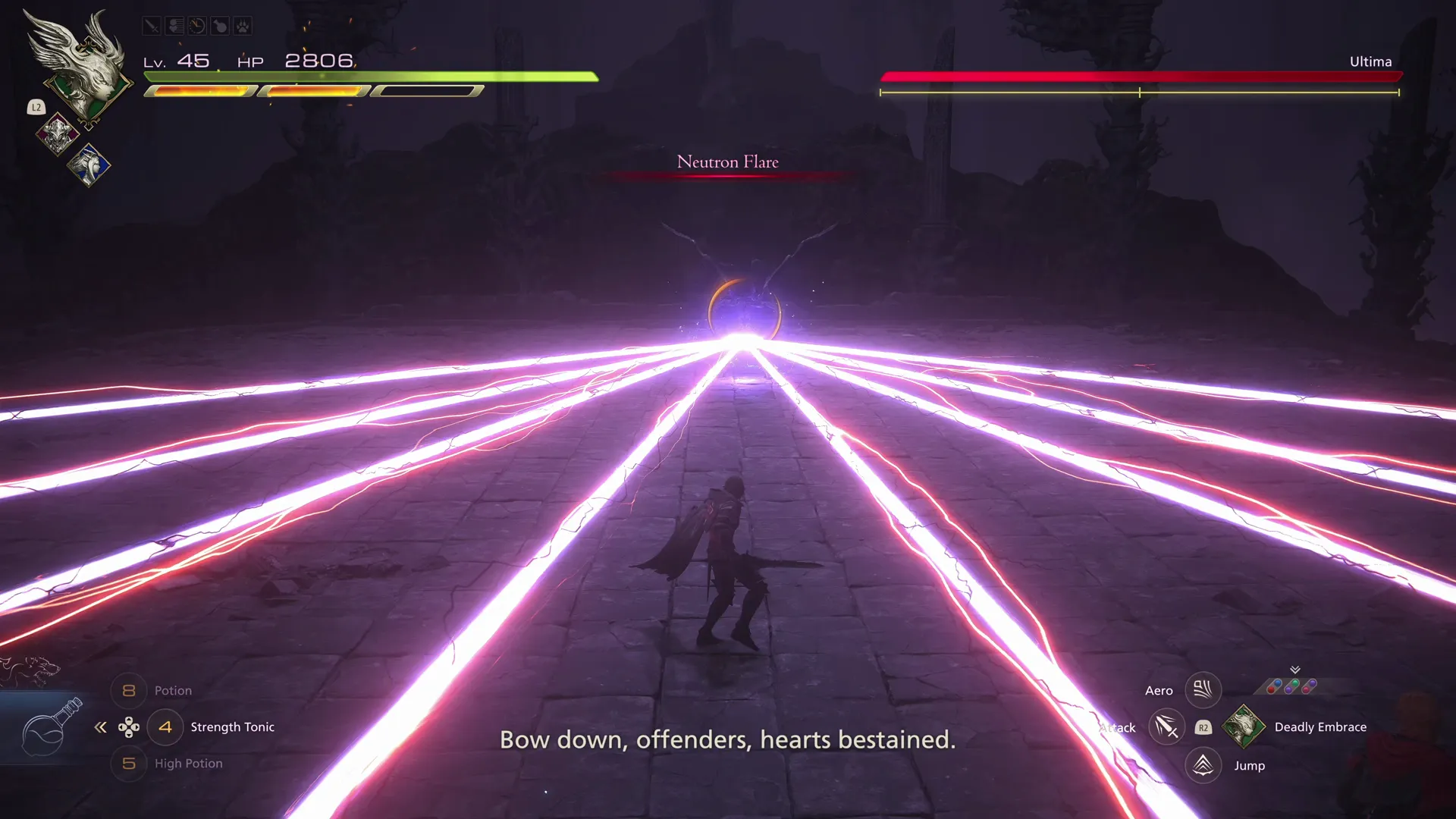Select the Jump ability icon
1456x819 pixels.
(1203, 765)
